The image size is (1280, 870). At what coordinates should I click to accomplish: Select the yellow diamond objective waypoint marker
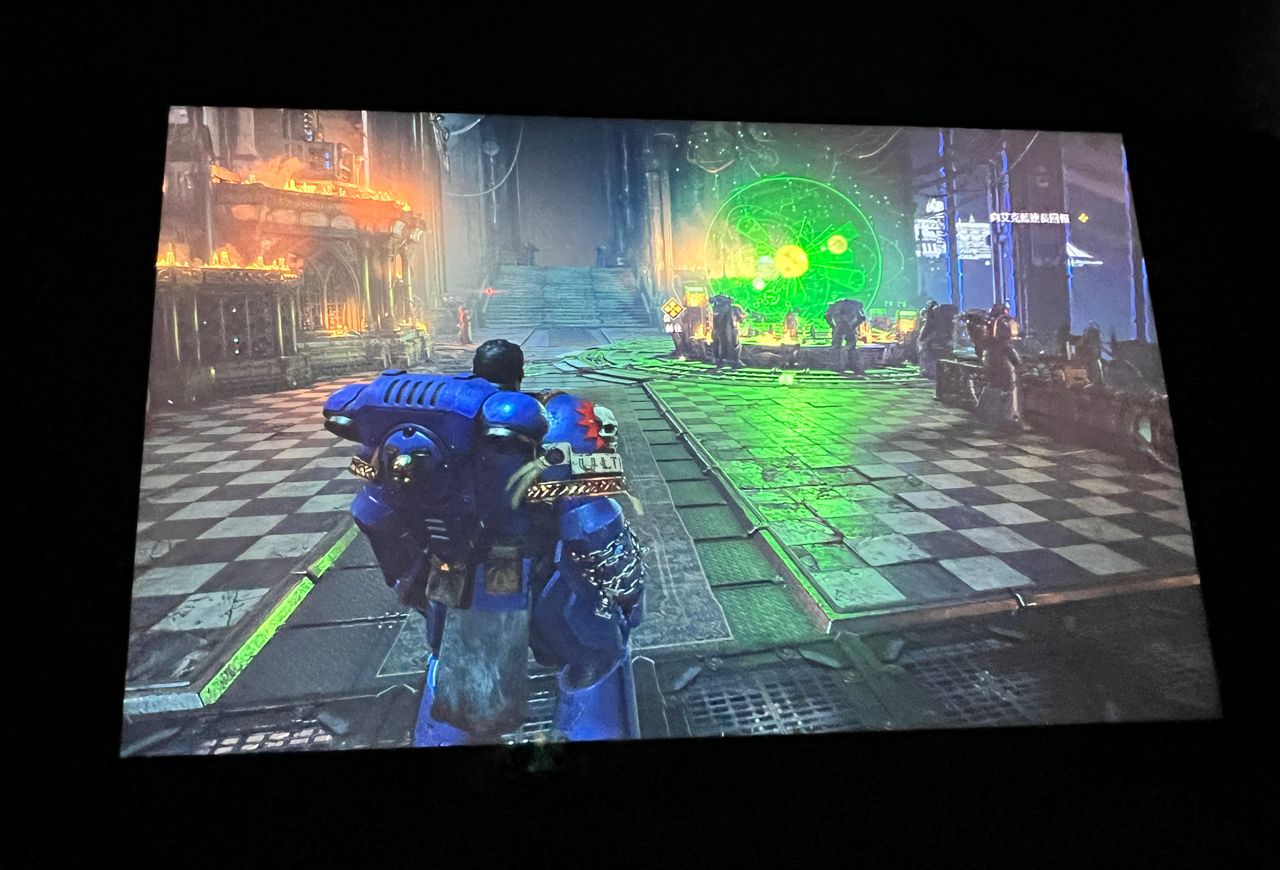[672, 307]
